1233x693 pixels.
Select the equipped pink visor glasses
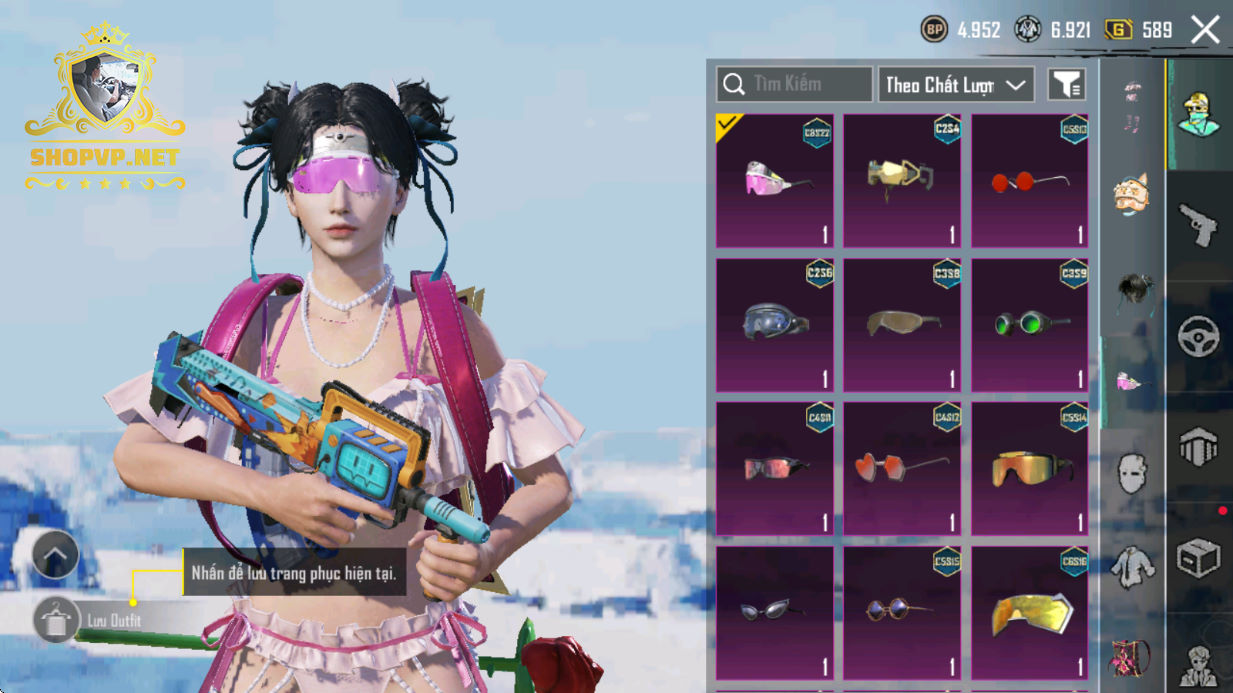coord(775,181)
